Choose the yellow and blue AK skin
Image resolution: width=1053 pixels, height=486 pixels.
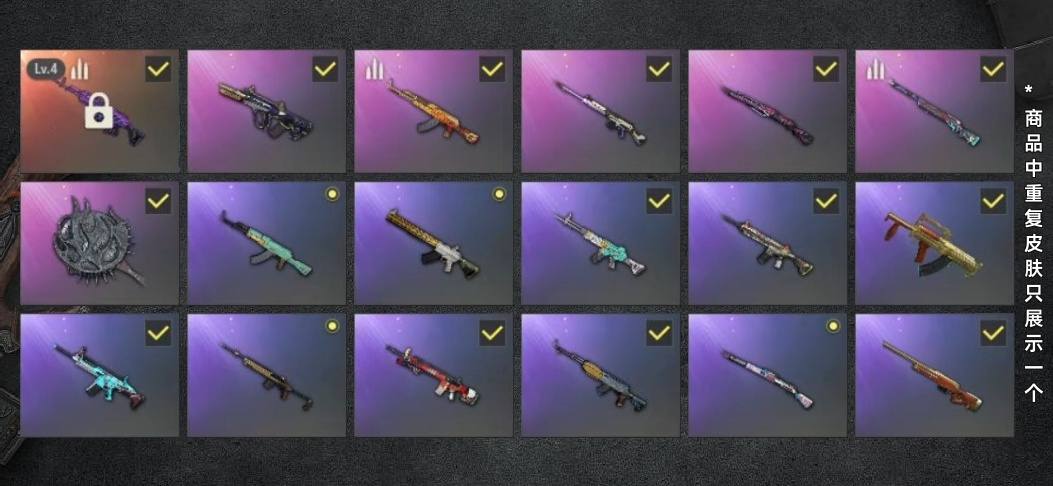coord(600,376)
